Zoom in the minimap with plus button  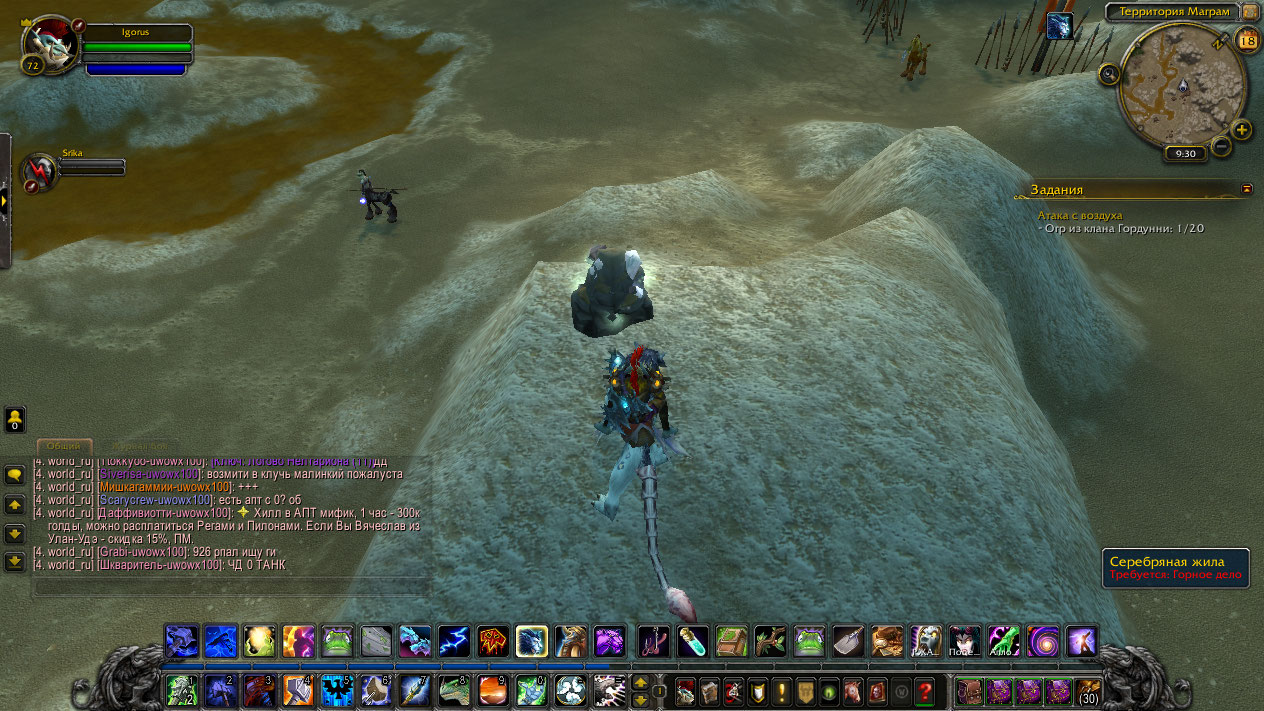[x=1241, y=129]
